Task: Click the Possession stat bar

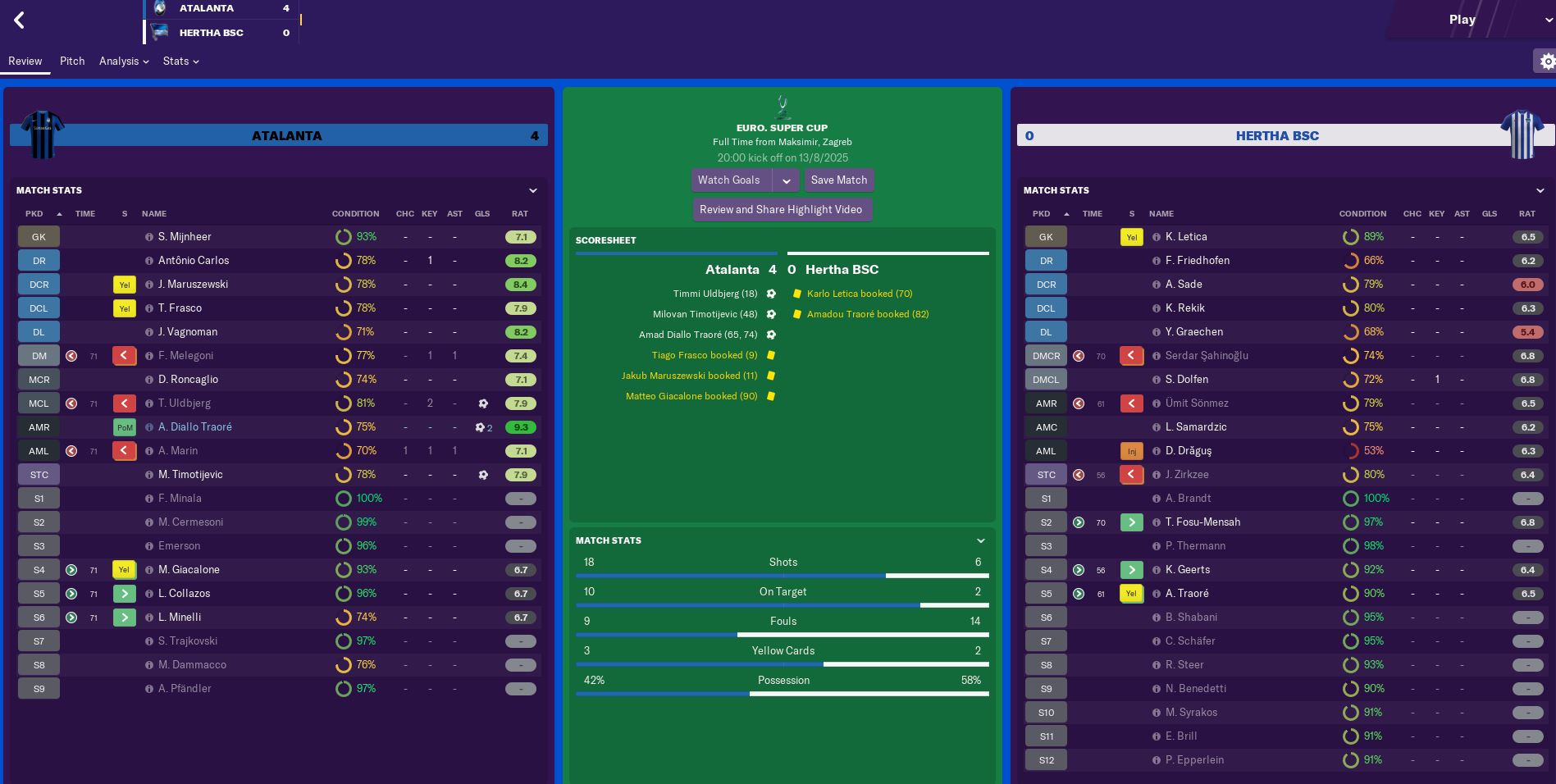Action: [783, 692]
